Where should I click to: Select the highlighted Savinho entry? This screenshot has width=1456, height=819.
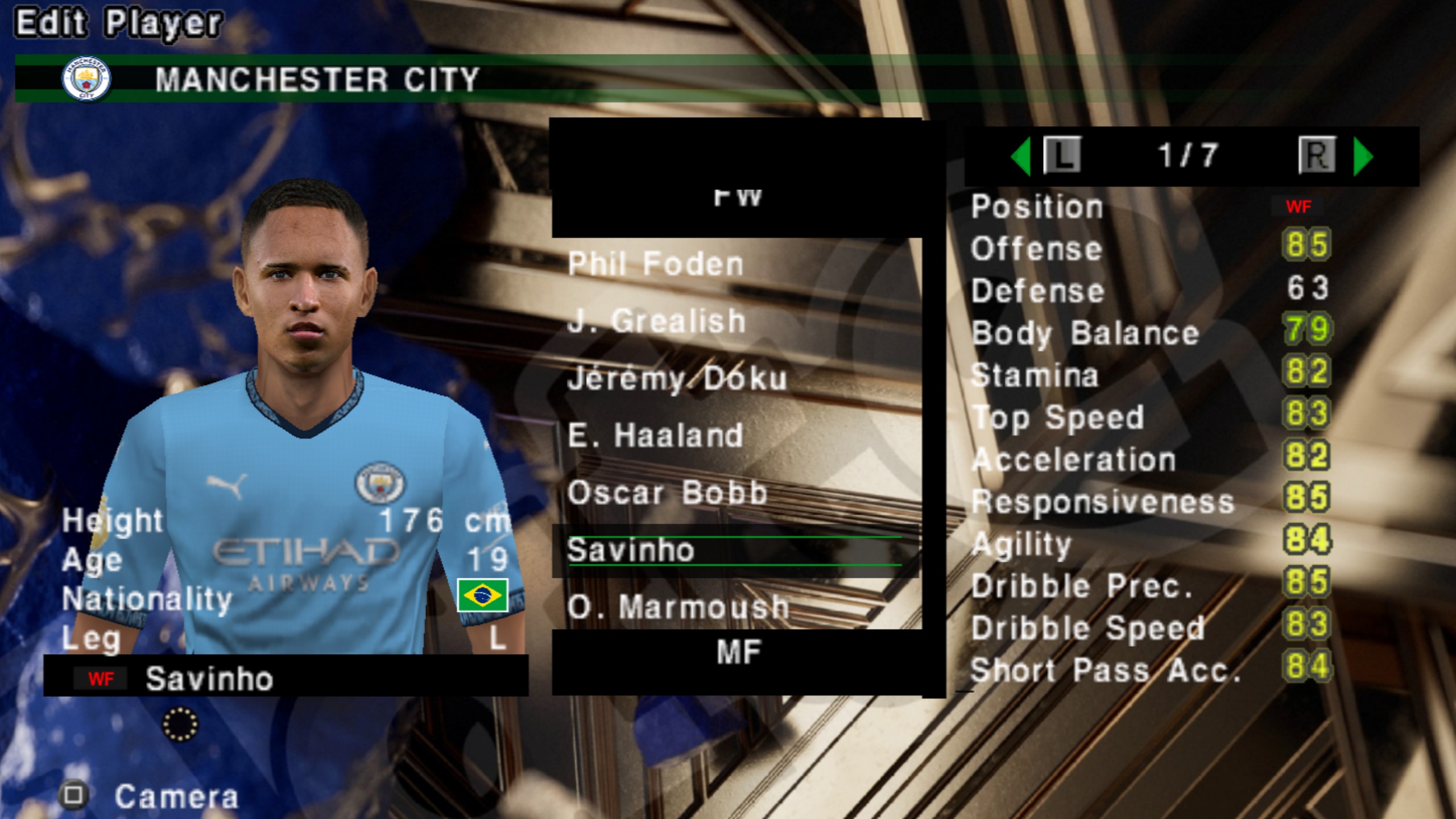pyautogui.click(x=631, y=551)
